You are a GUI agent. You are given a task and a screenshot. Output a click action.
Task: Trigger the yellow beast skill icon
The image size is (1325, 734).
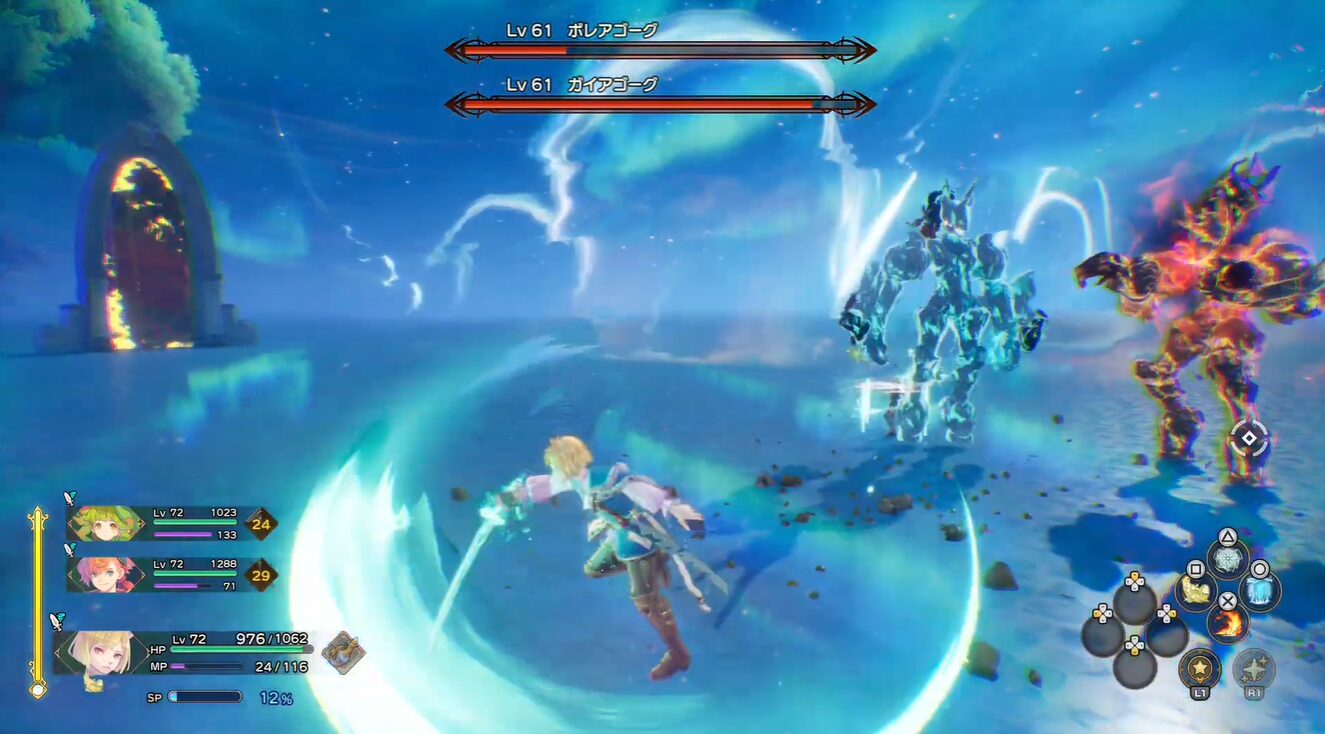tap(1195, 592)
